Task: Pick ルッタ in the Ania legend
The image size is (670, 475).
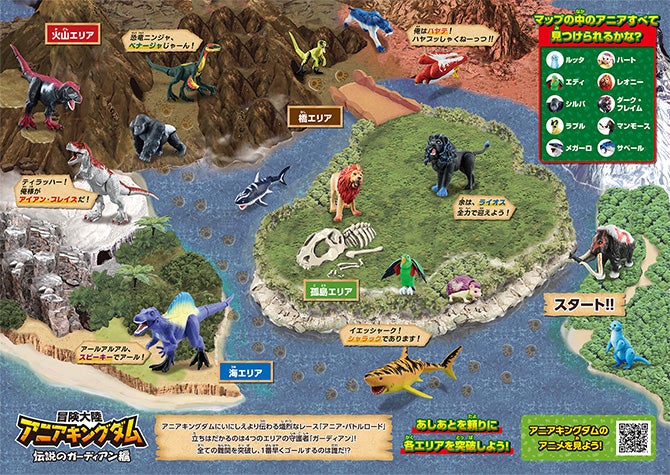Action: point(568,59)
